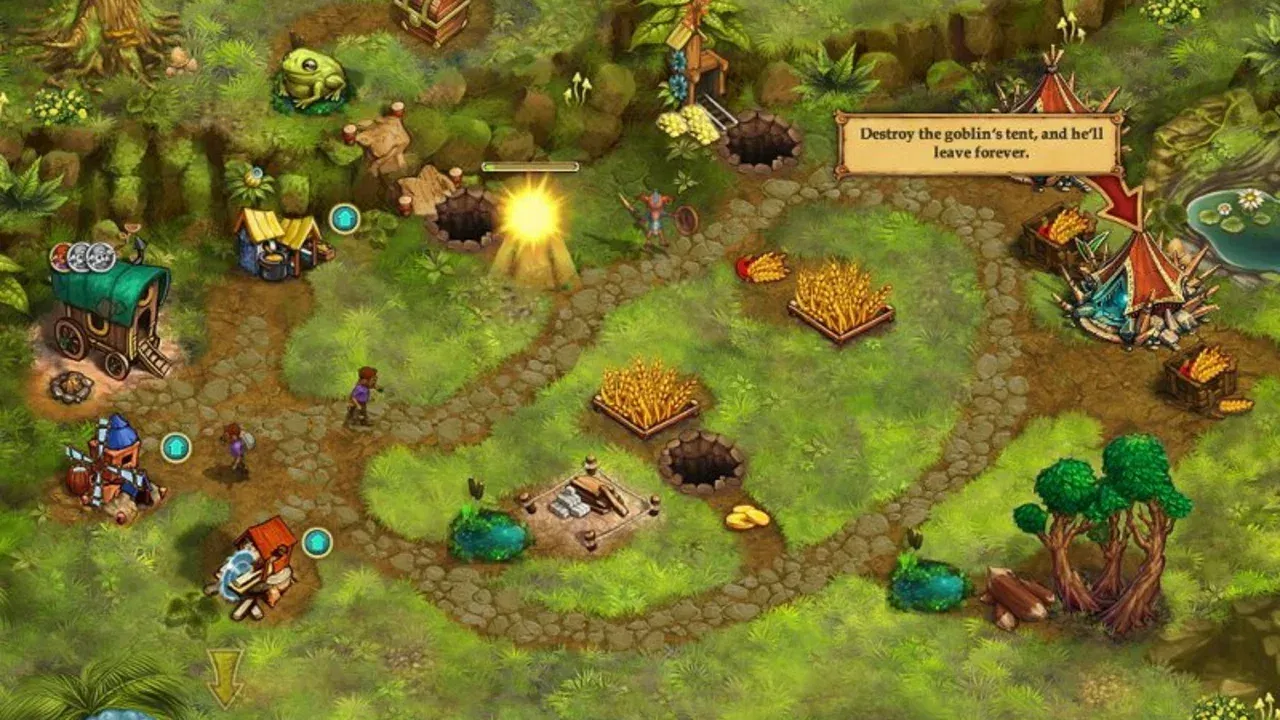Select the worker walking on the path
1280x720 pixels.
[x=363, y=392]
